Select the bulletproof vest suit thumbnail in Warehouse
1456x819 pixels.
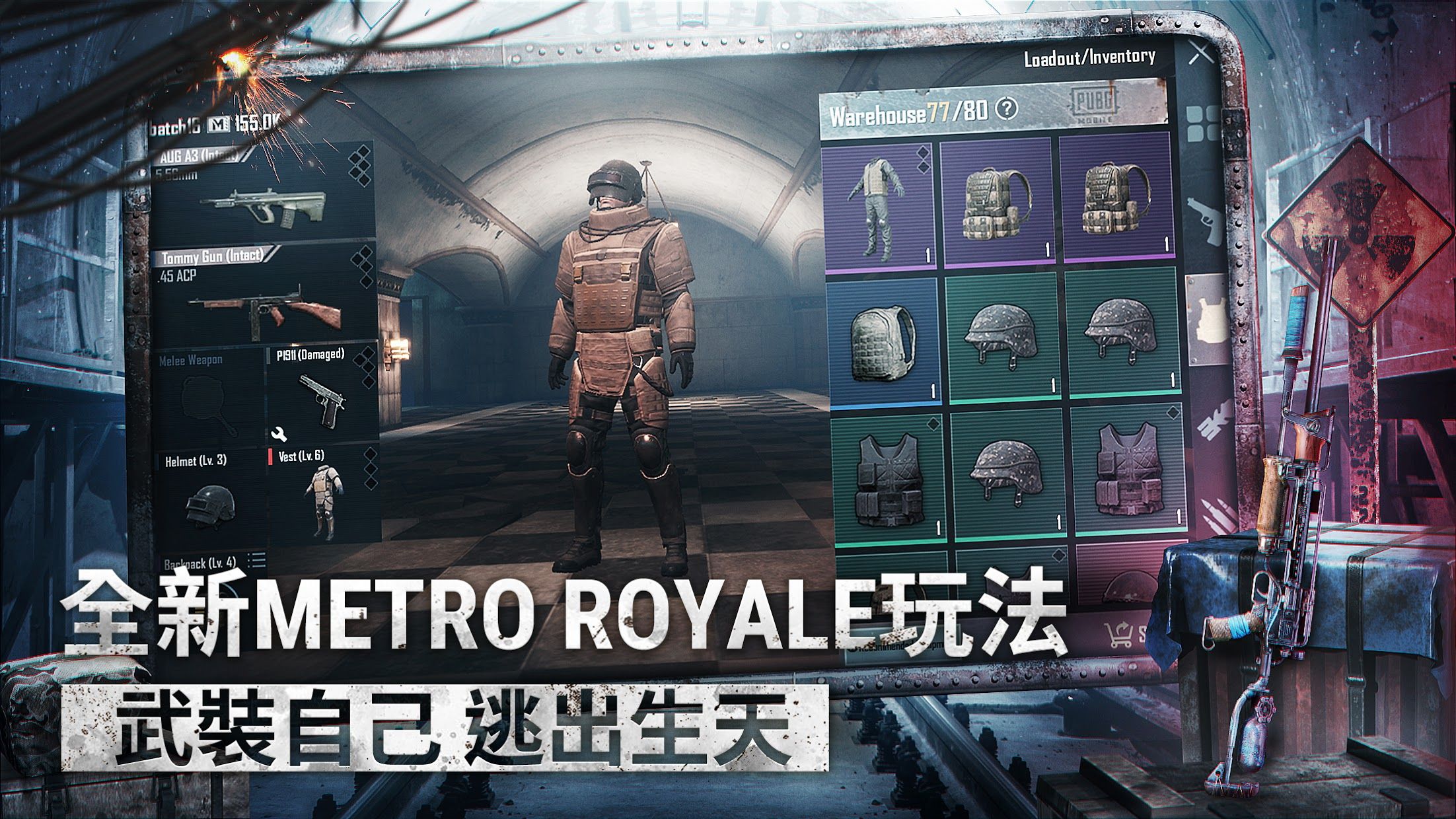coord(879,205)
